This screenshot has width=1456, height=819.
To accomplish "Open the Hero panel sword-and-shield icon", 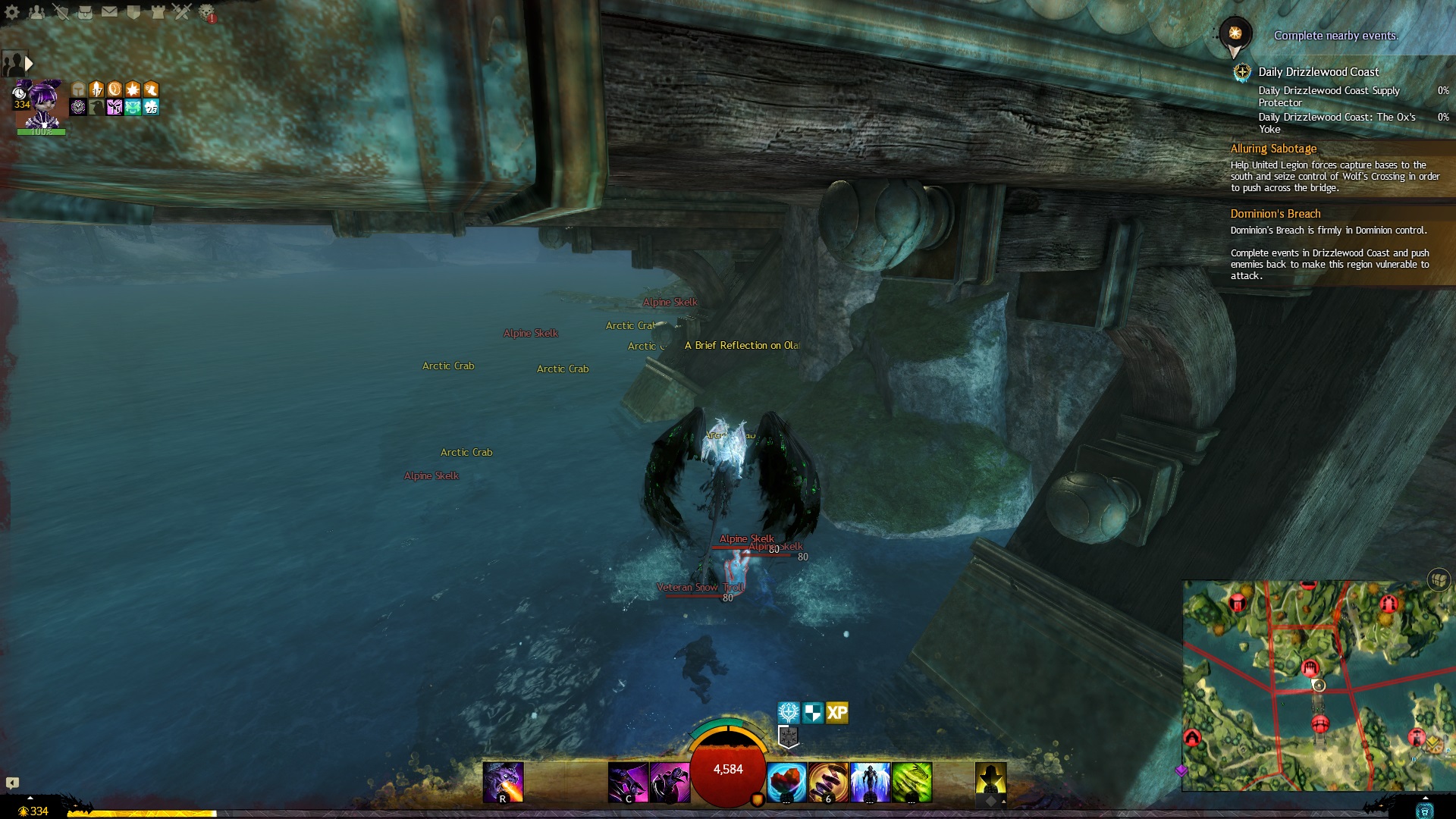I will point(61,11).
